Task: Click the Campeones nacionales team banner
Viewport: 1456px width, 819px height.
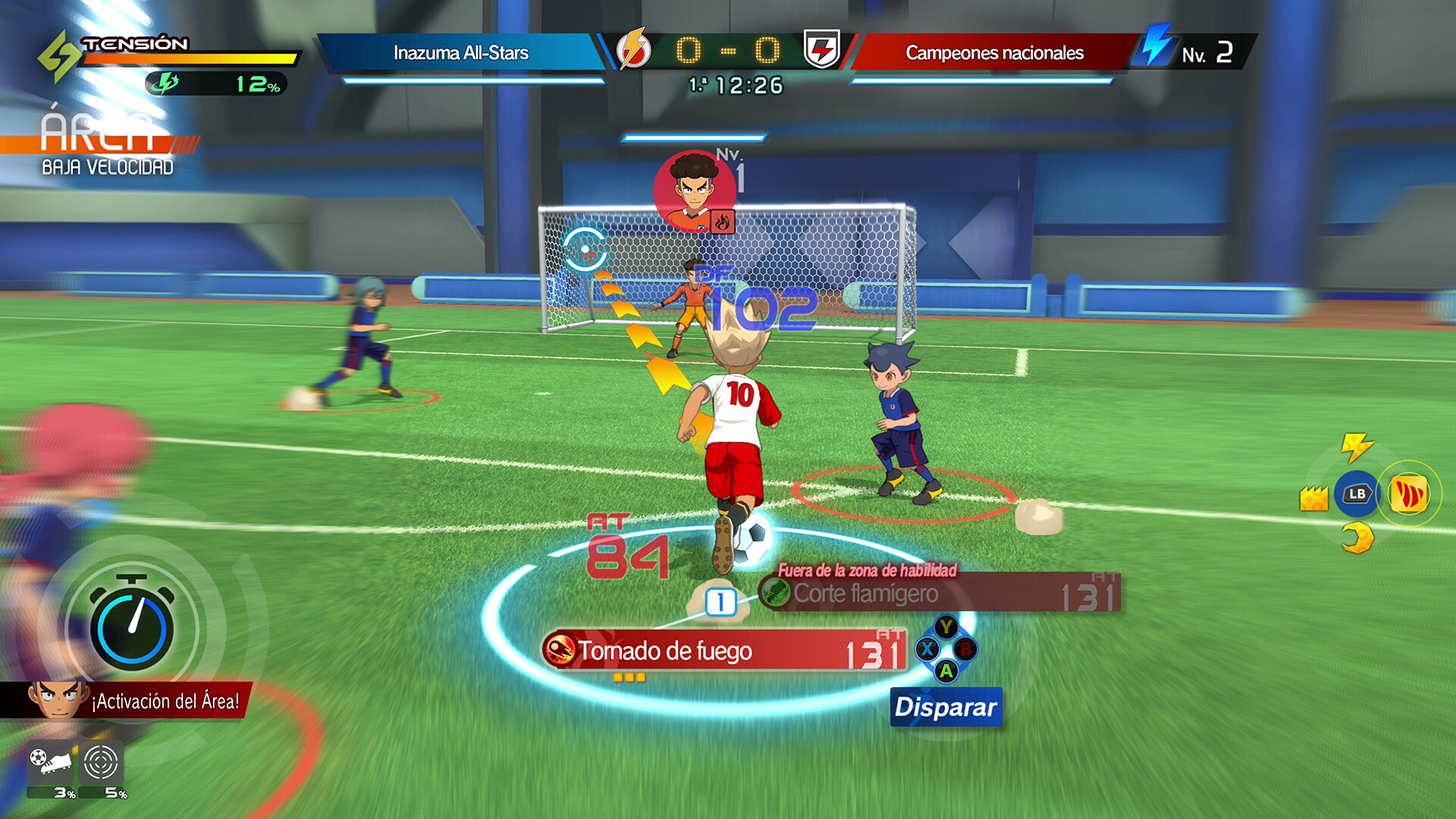Action: (993, 53)
